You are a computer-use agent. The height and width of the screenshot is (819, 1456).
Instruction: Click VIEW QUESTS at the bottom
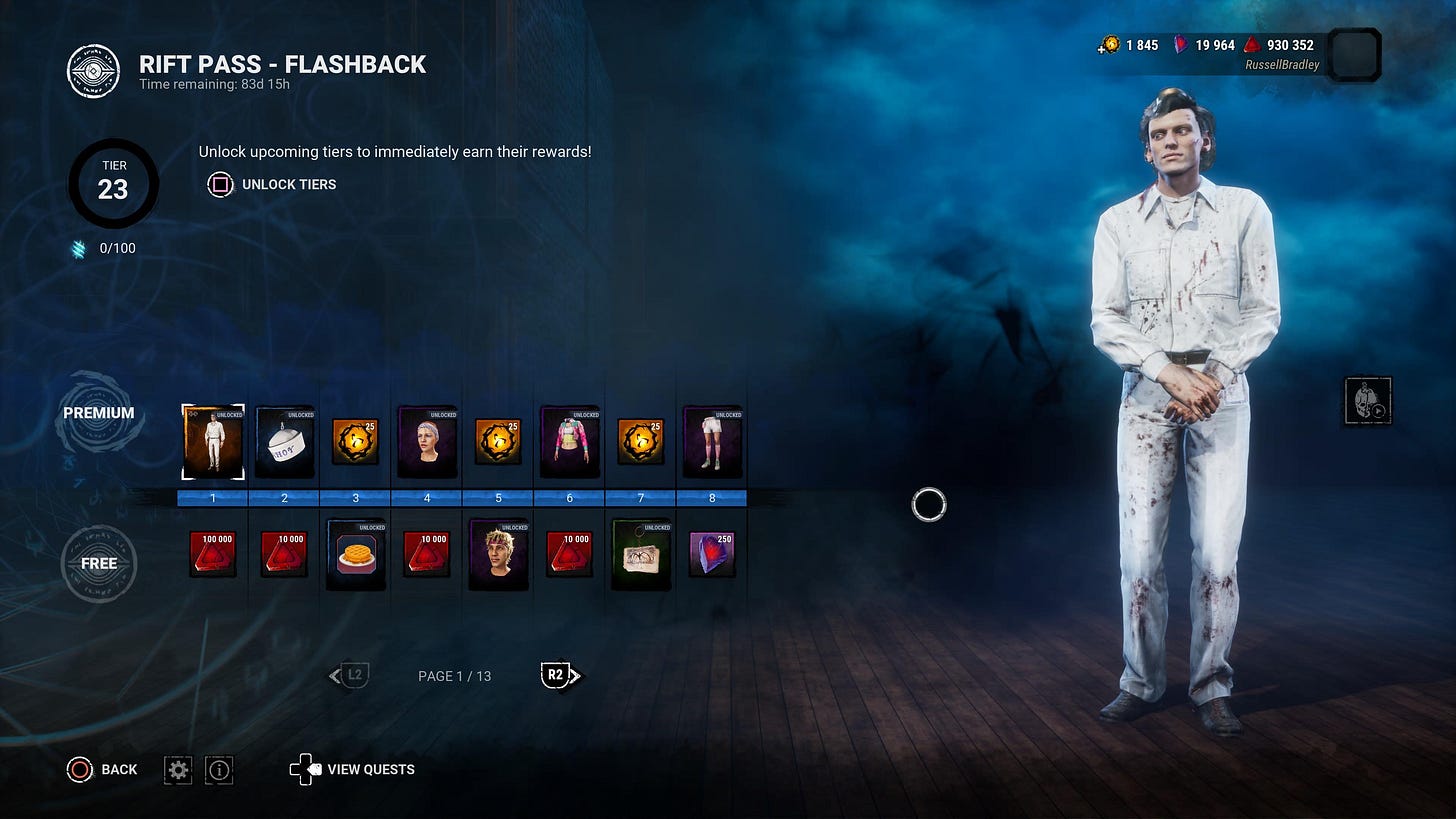(370, 769)
